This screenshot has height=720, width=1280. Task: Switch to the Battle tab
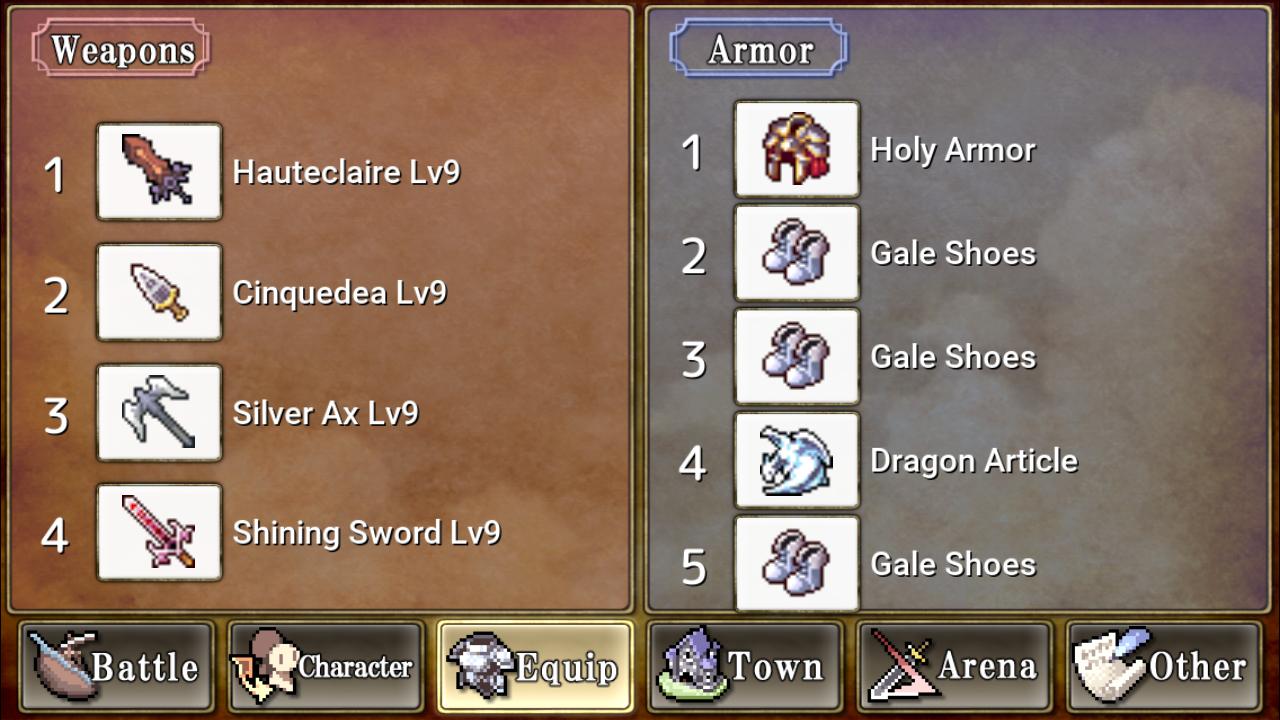[x=116, y=666]
